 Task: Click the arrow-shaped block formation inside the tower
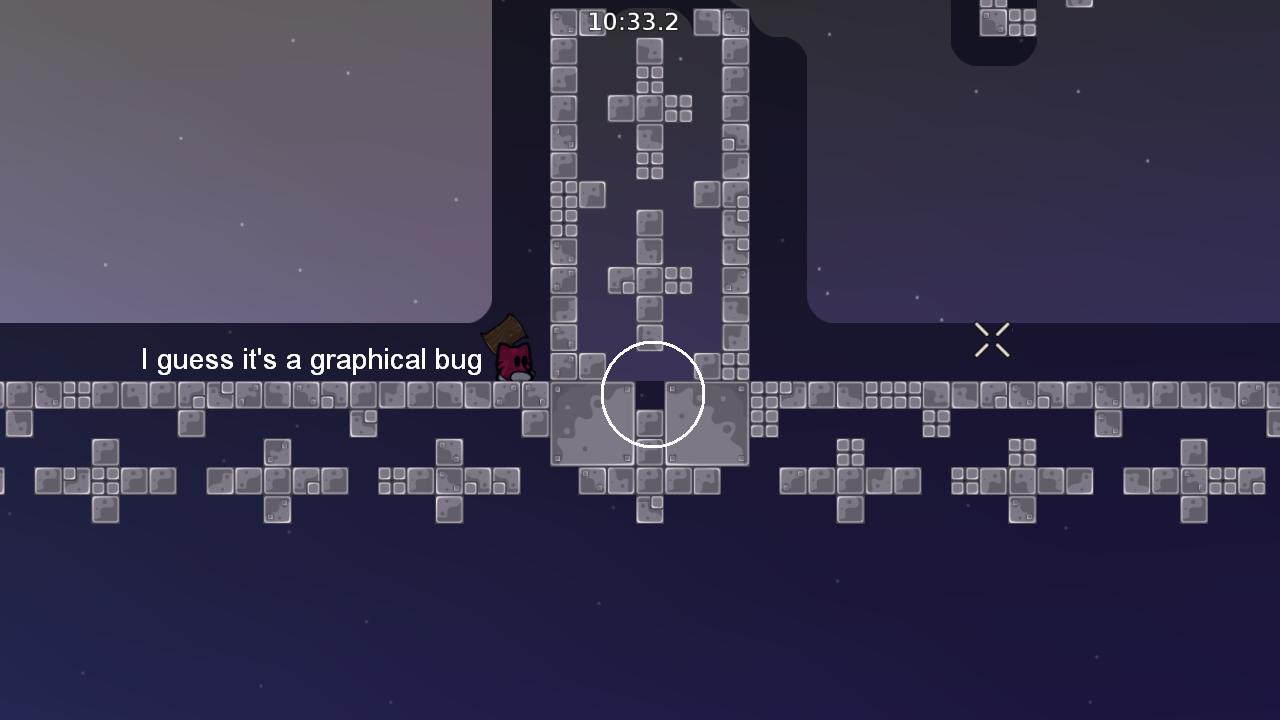(651, 110)
